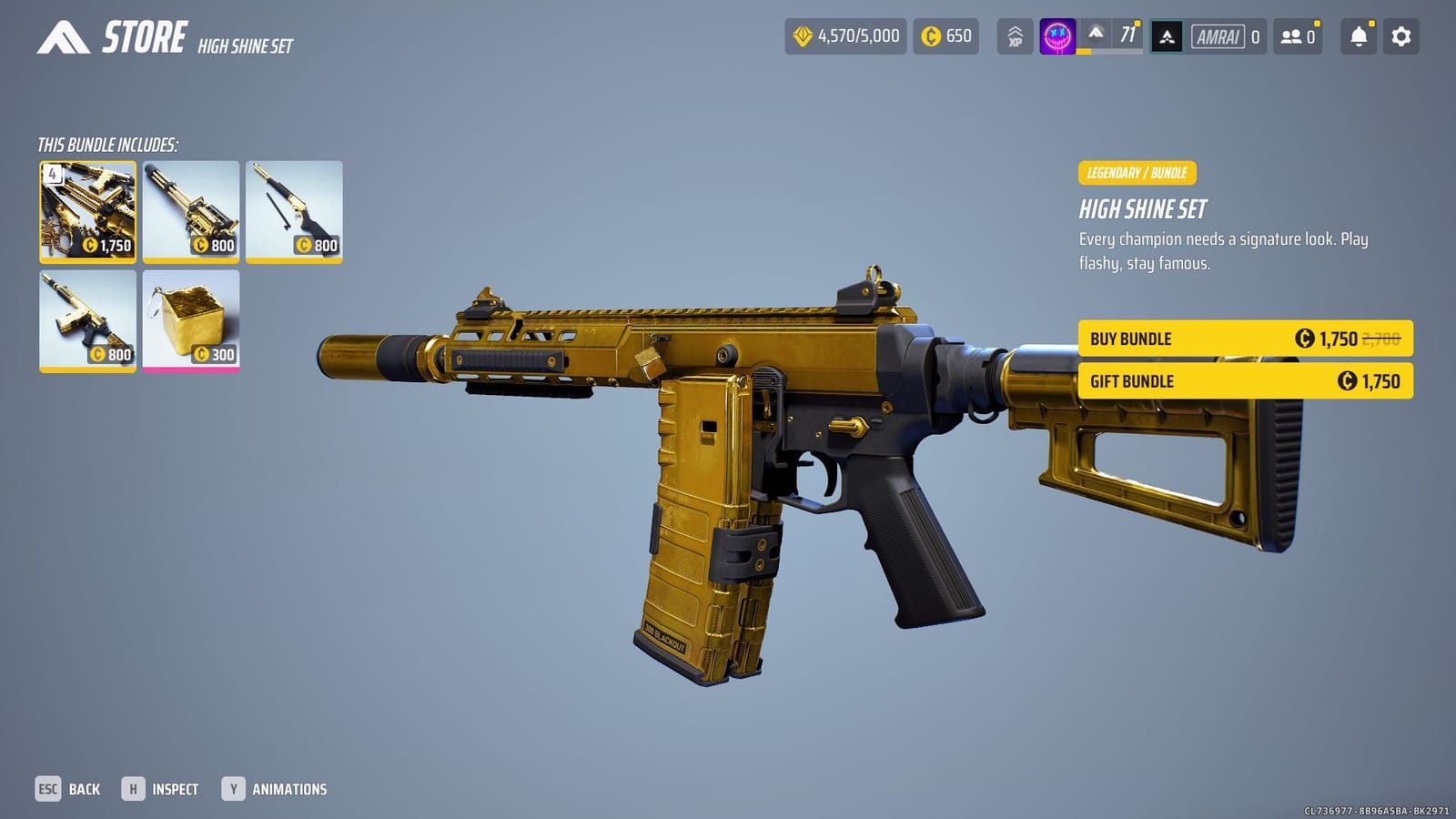Click the neon smiley player avatar

click(x=1057, y=36)
